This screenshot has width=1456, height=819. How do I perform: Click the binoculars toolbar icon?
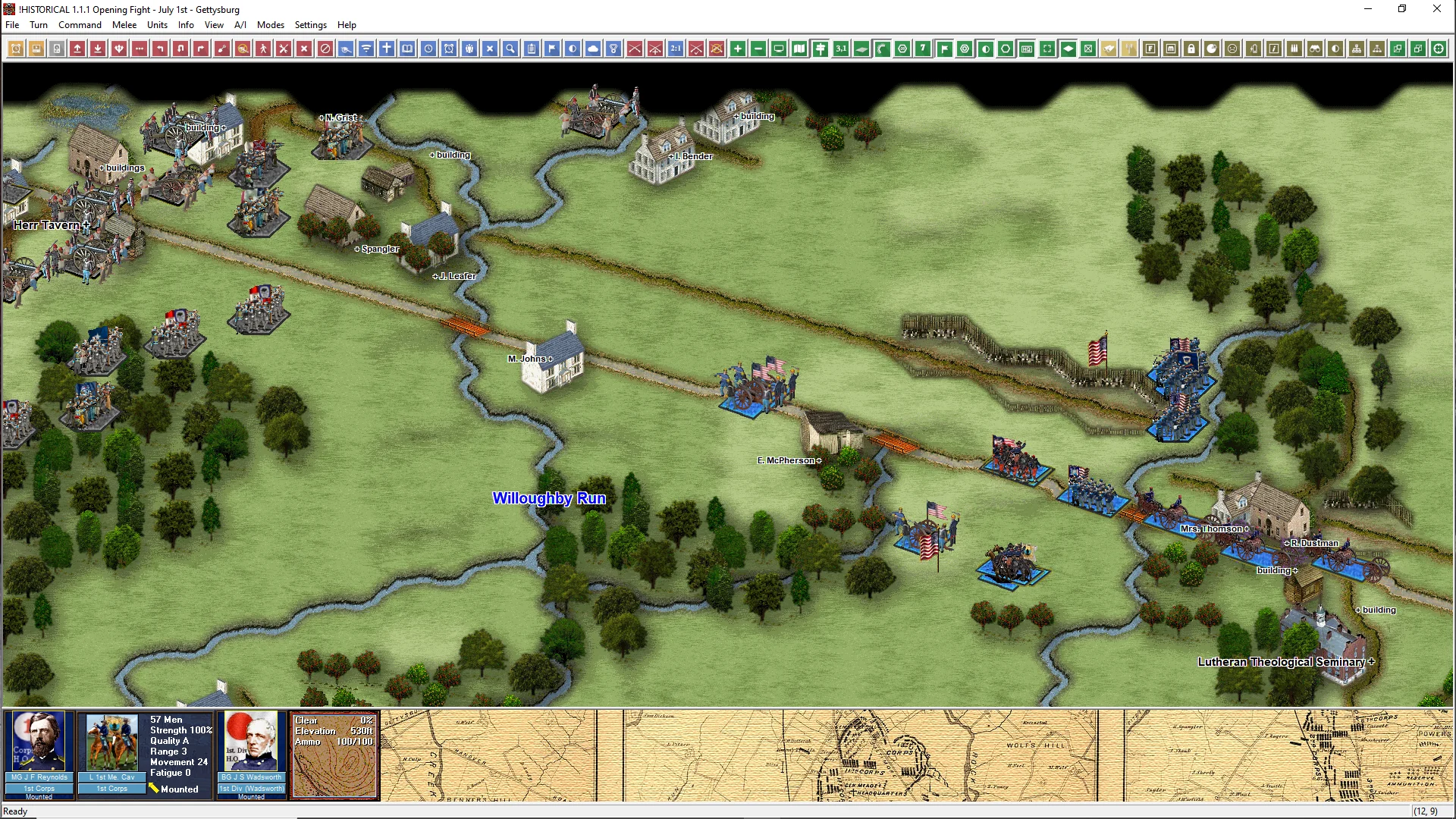[x=1315, y=49]
